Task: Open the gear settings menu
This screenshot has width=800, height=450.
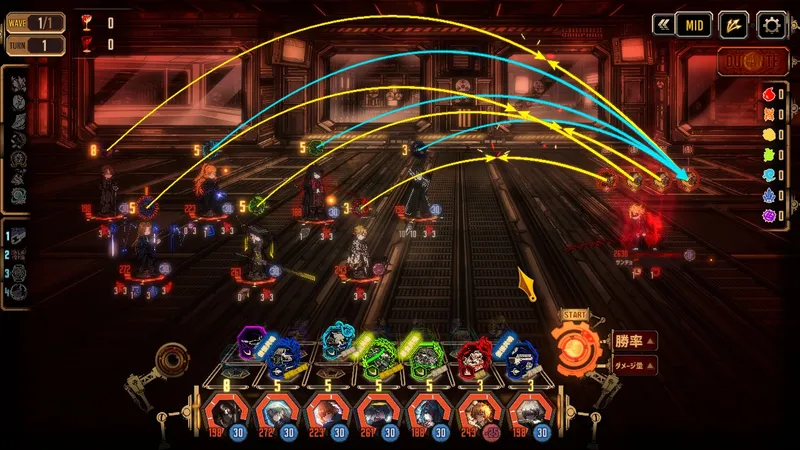Action: (x=771, y=25)
